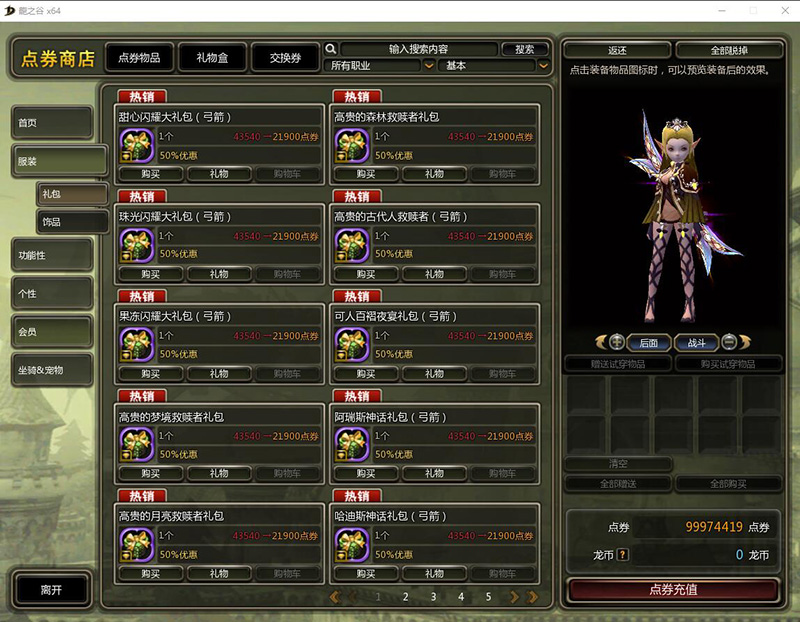
Task: Click the 输入搜索内容 search field
Action: (x=418, y=49)
